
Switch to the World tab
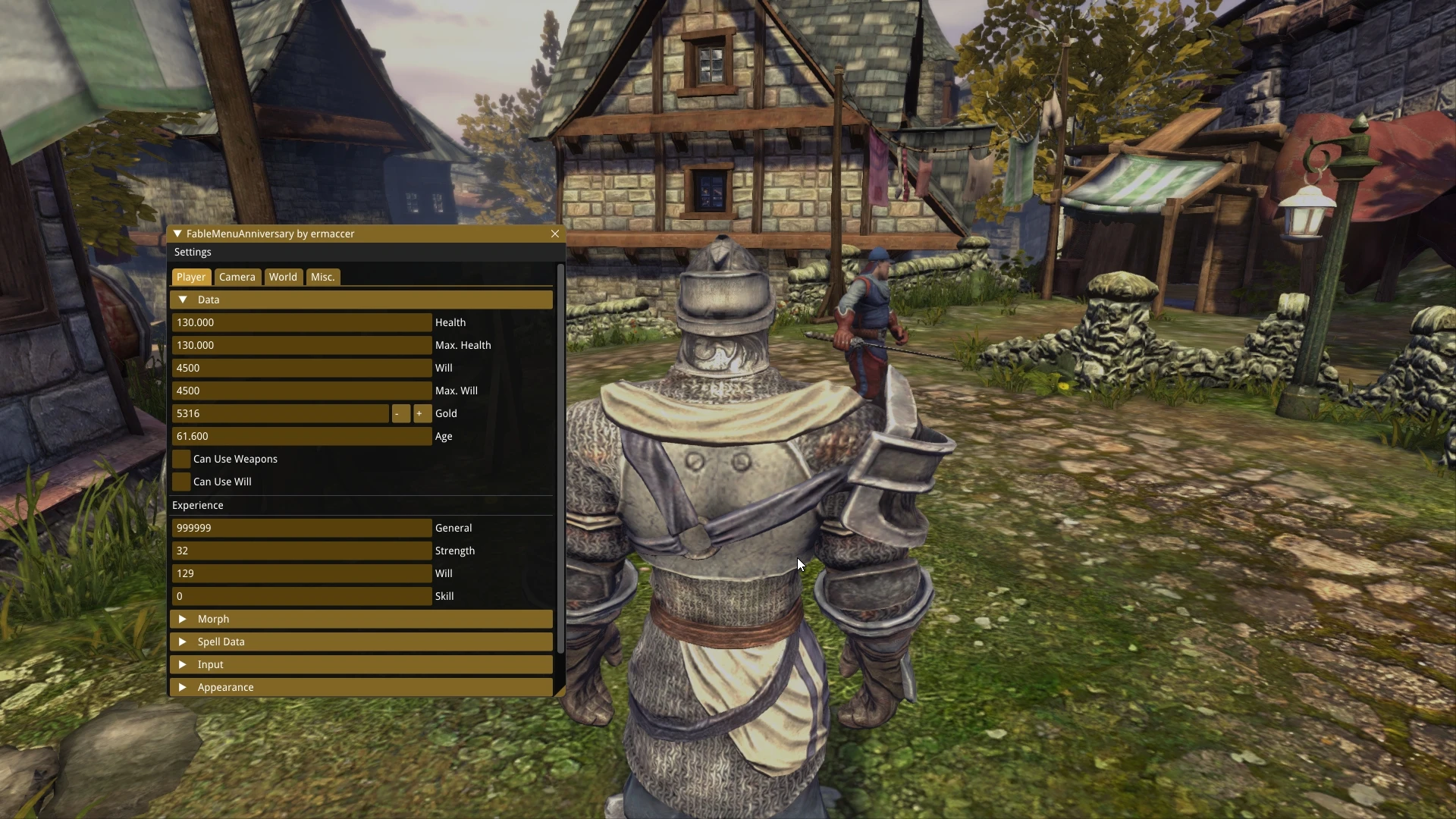click(283, 277)
